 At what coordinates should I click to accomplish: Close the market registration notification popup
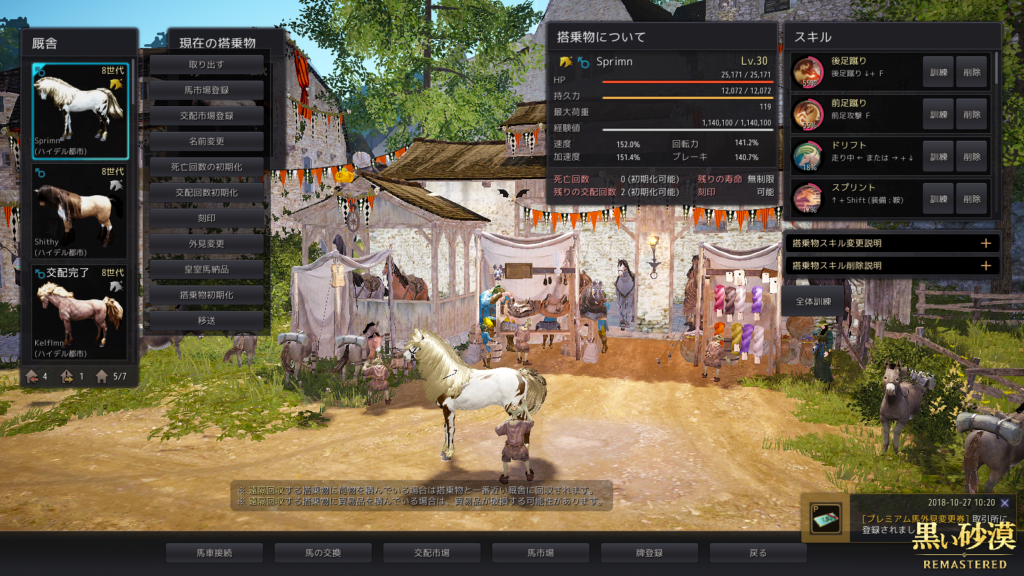coord(1004,503)
